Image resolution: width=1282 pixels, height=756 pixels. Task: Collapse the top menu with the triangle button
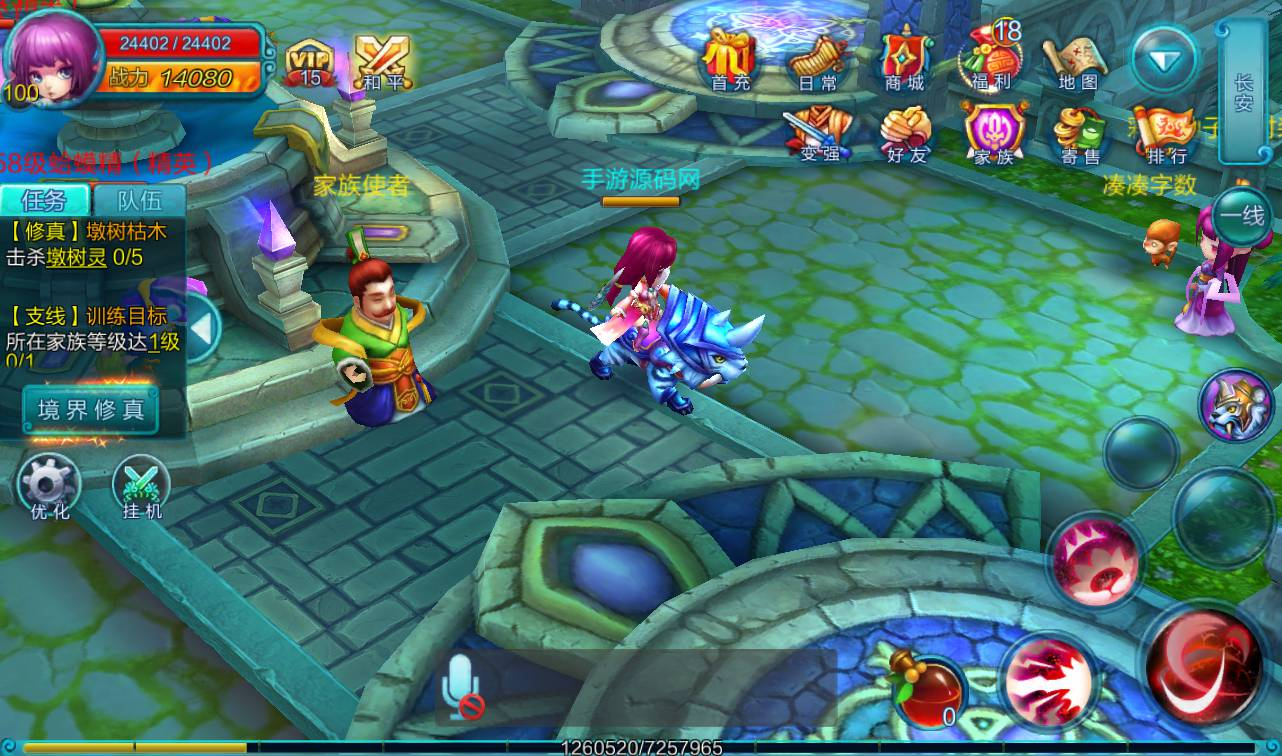(x=1164, y=60)
